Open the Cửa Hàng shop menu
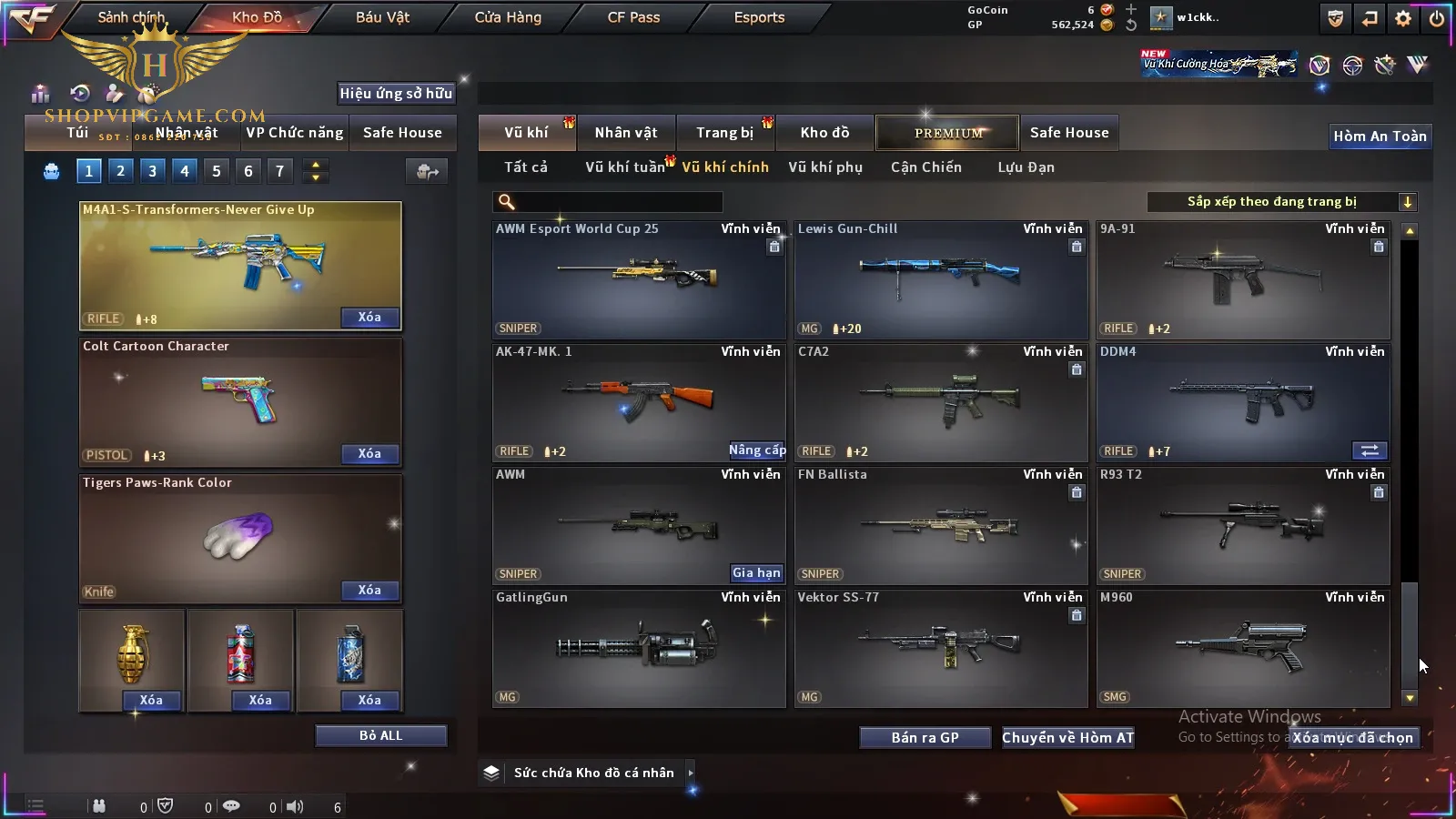The image size is (1456, 819). click(508, 17)
